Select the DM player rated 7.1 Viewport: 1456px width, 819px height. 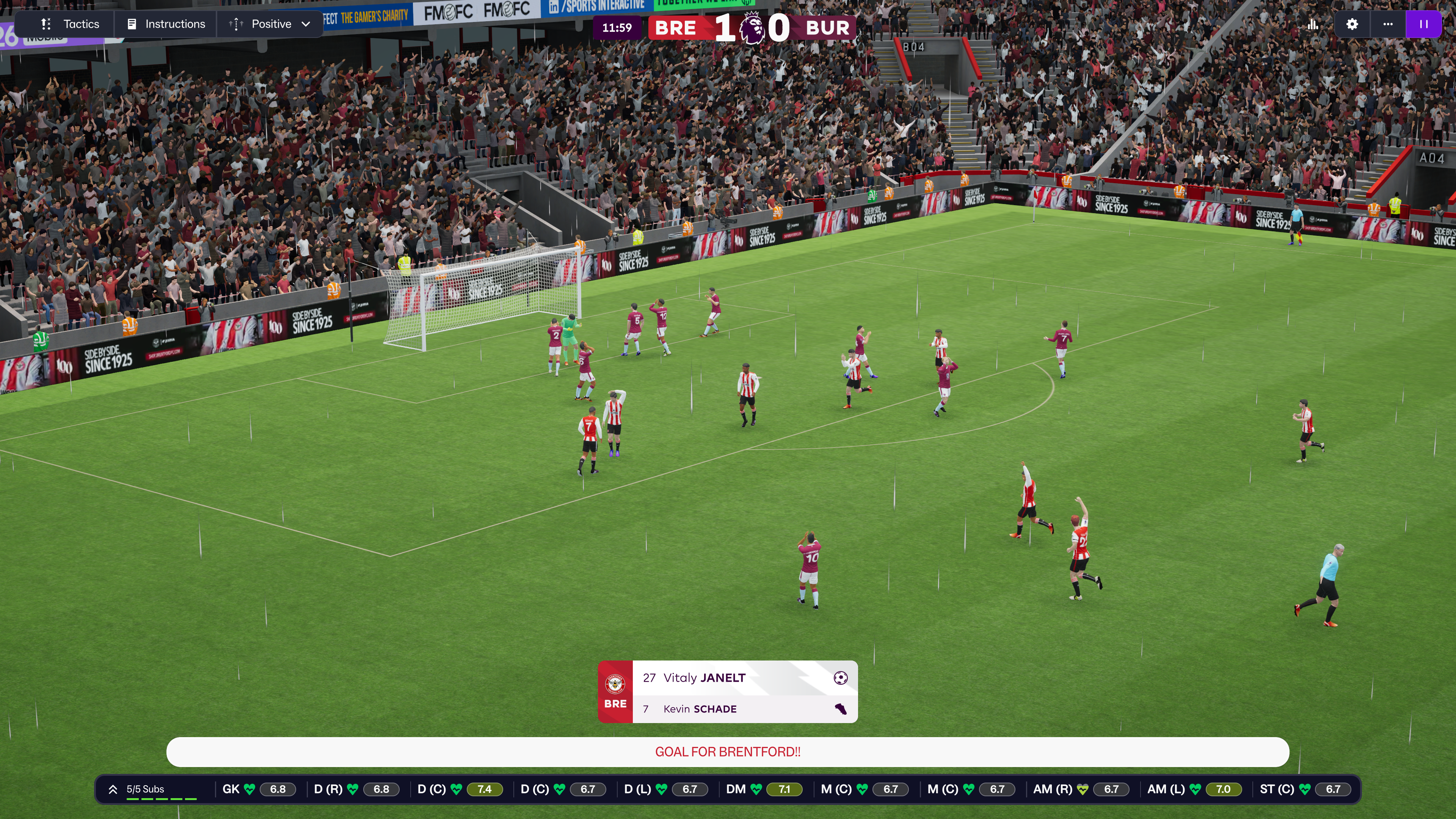point(763,789)
